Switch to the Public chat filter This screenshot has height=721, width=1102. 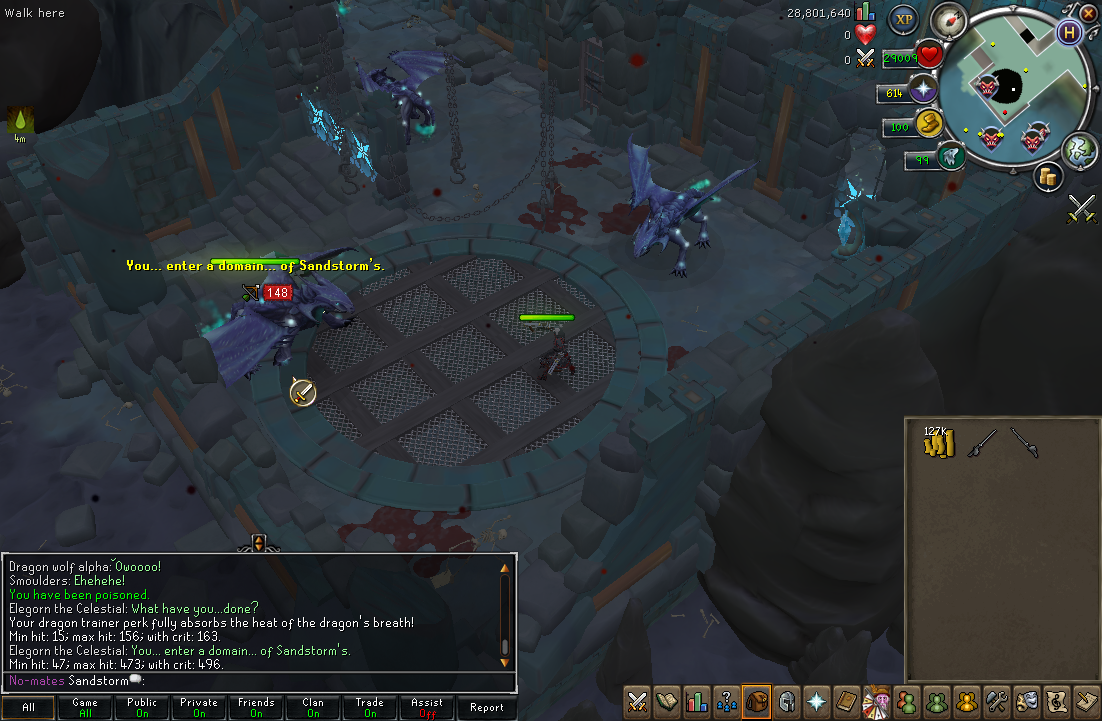(x=142, y=707)
